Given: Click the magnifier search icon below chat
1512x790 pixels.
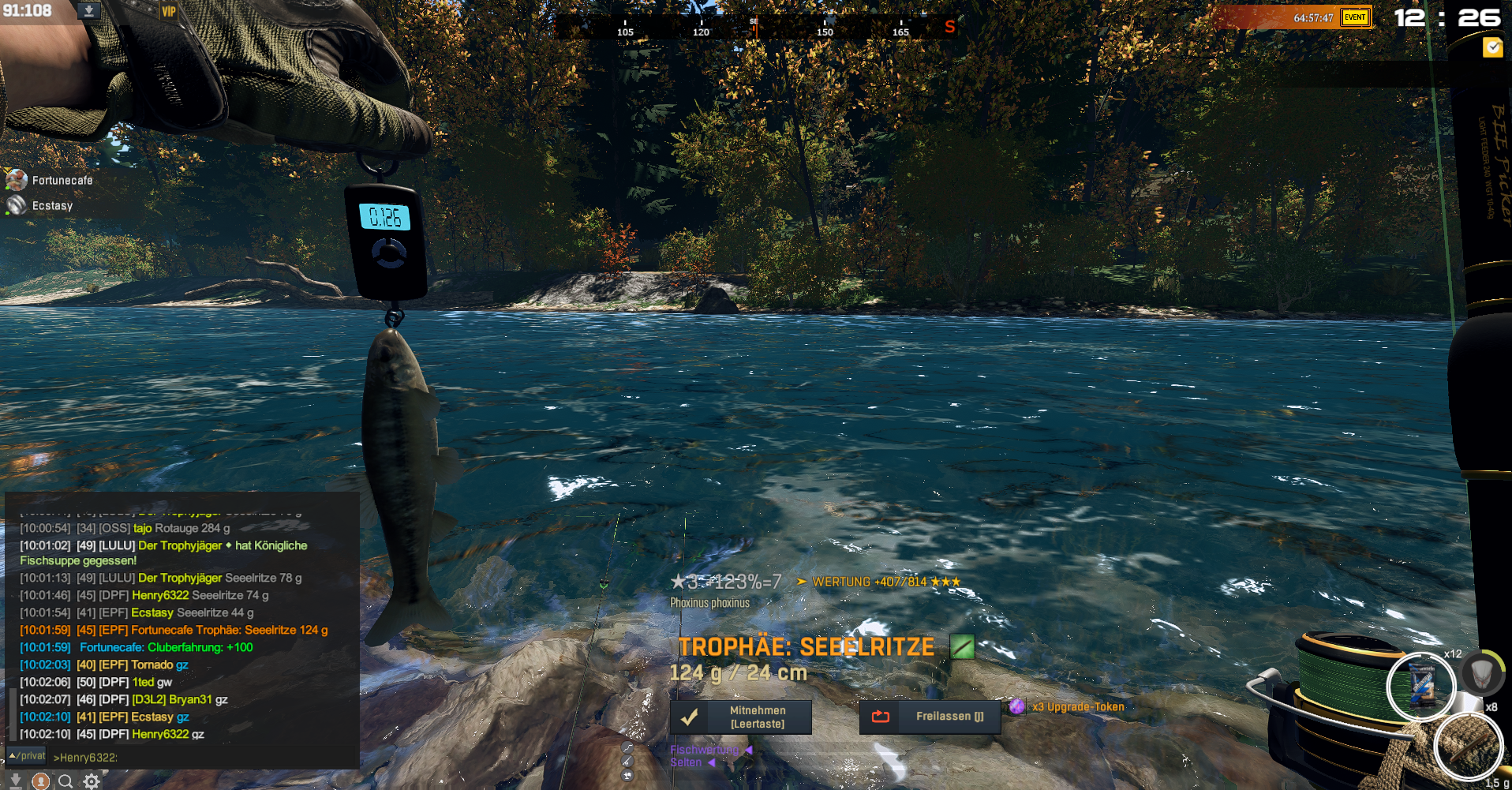Looking at the screenshot, I should coord(65,781).
